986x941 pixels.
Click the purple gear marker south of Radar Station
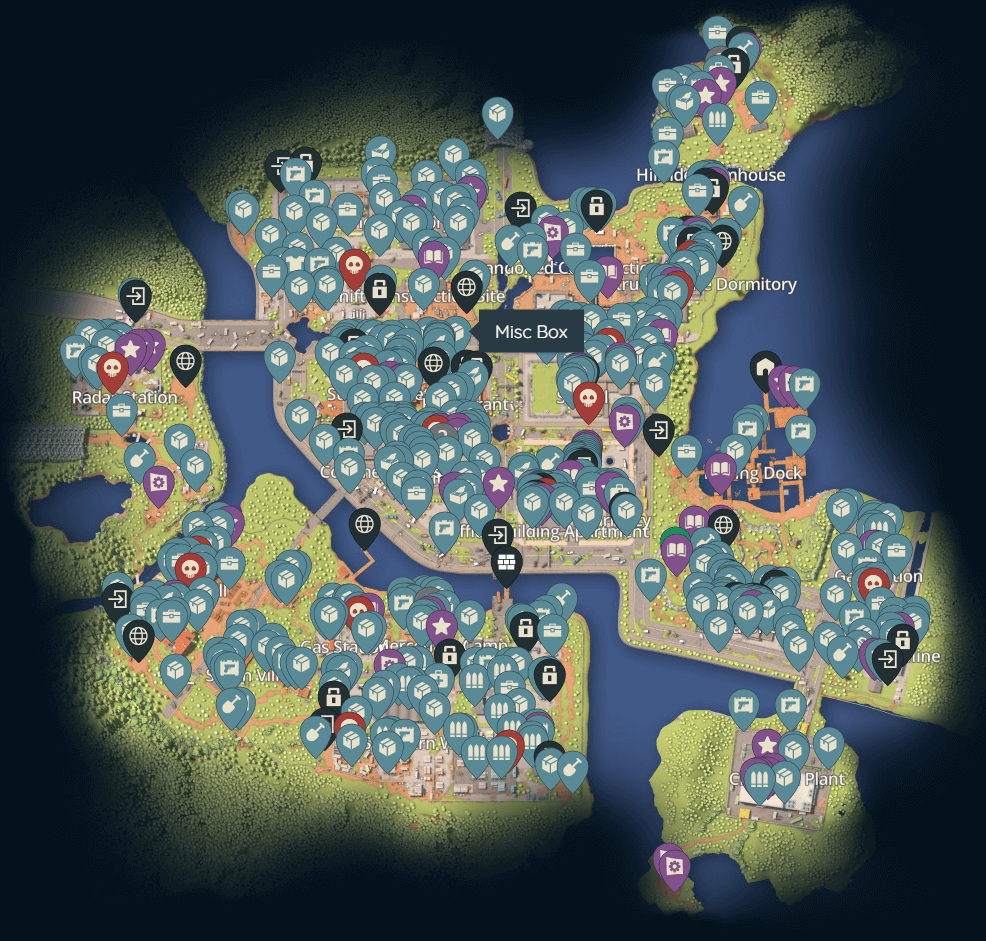click(158, 484)
